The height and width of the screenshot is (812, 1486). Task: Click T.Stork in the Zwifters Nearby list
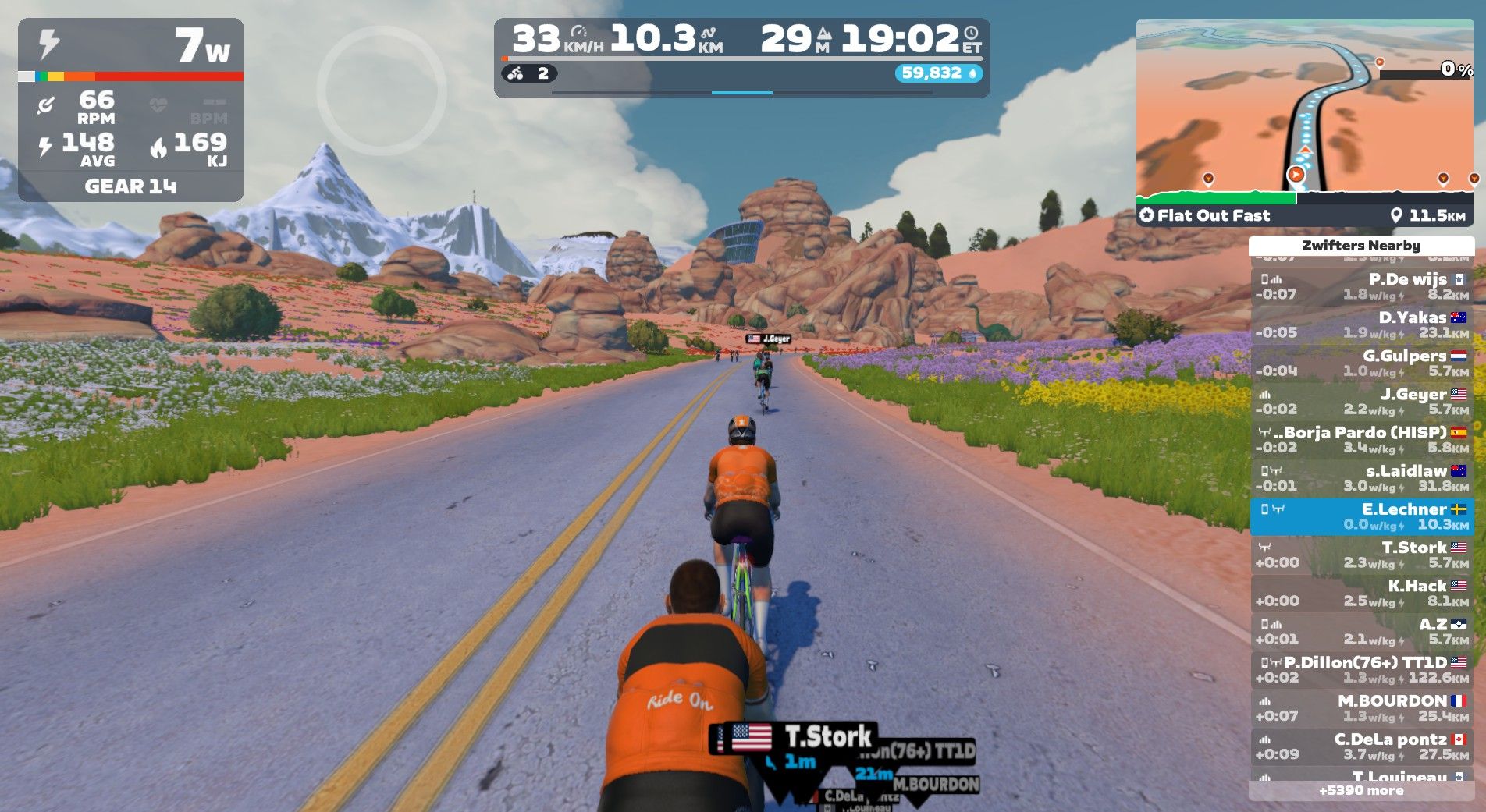click(1362, 555)
